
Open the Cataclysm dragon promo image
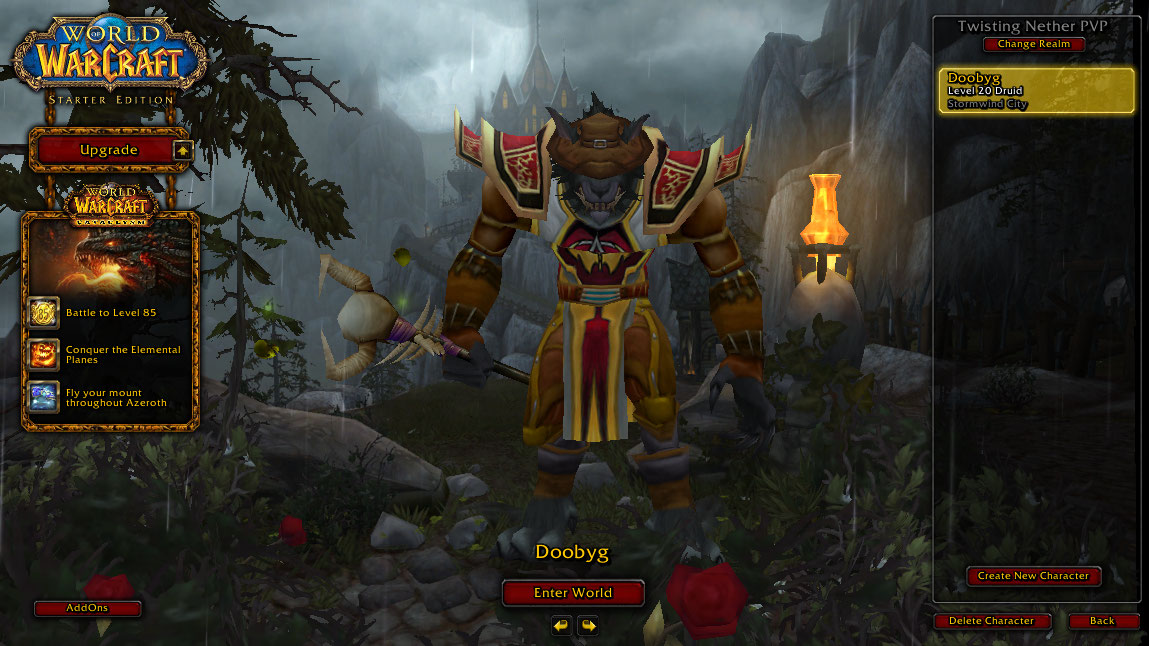110,257
